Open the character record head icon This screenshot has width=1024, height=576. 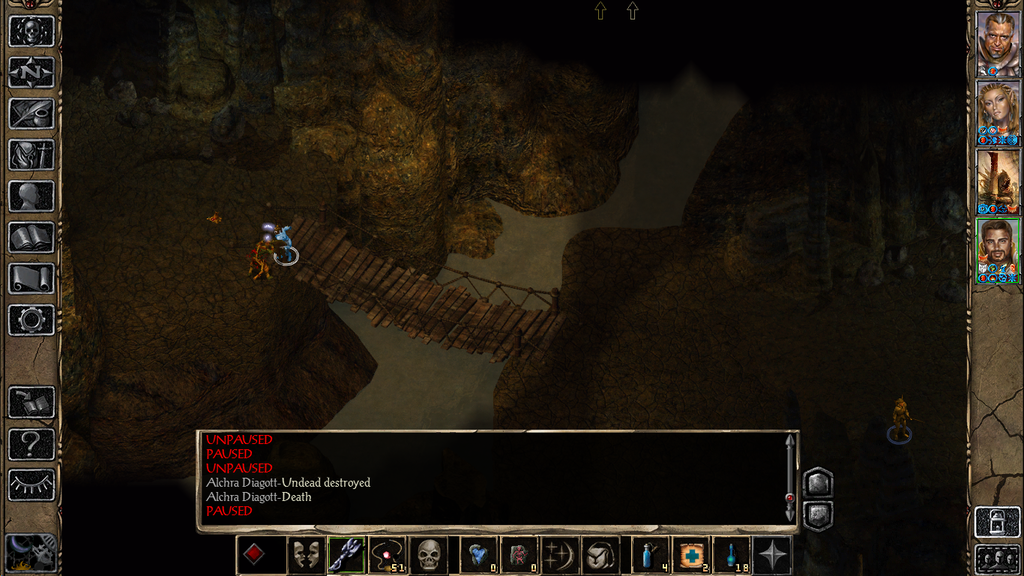point(31,196)
